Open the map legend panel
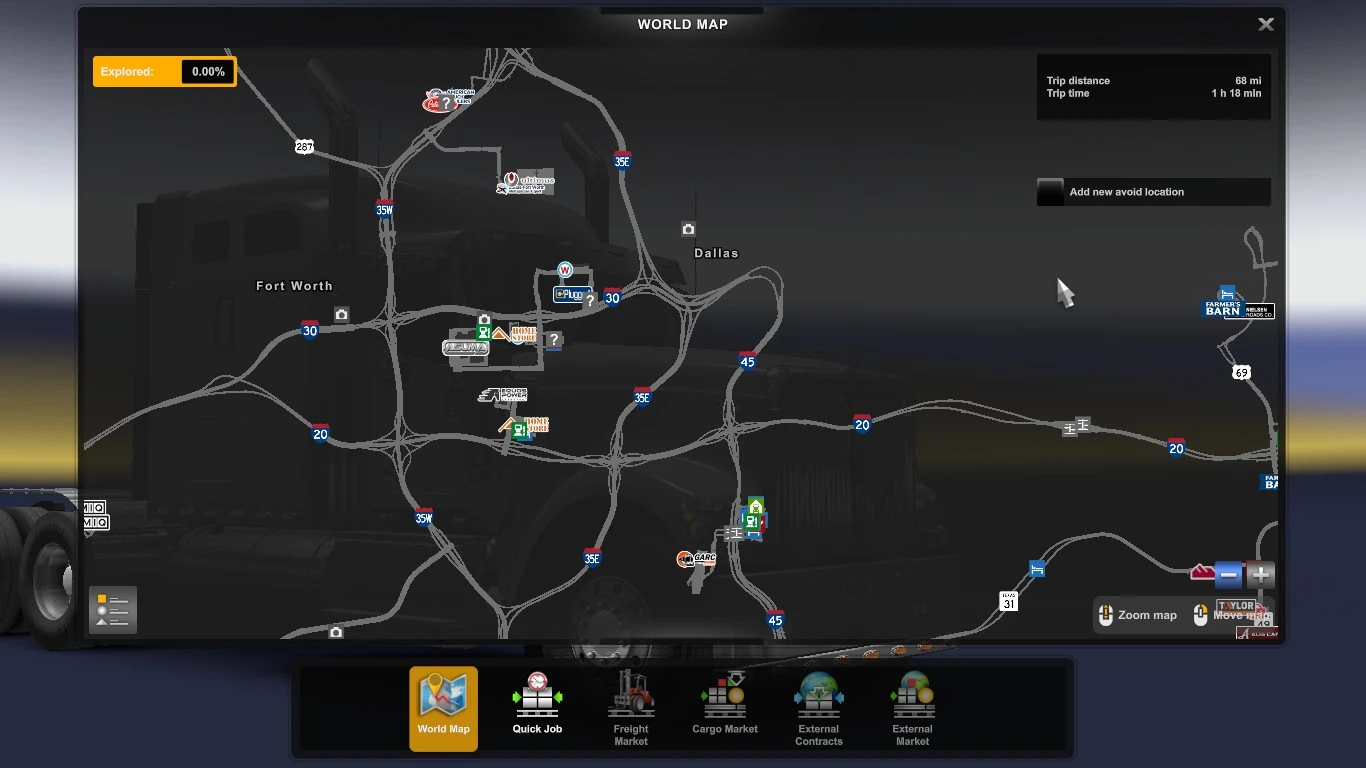 [112, 610]
